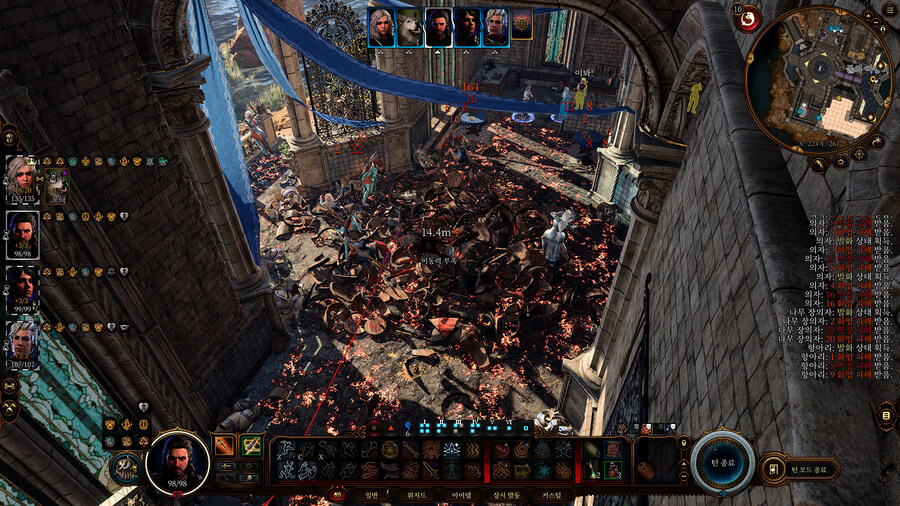This screenshot has width=900, height=506.
Task: Select the silver-haired elf party portrait
Action: [x=23, y=342]
